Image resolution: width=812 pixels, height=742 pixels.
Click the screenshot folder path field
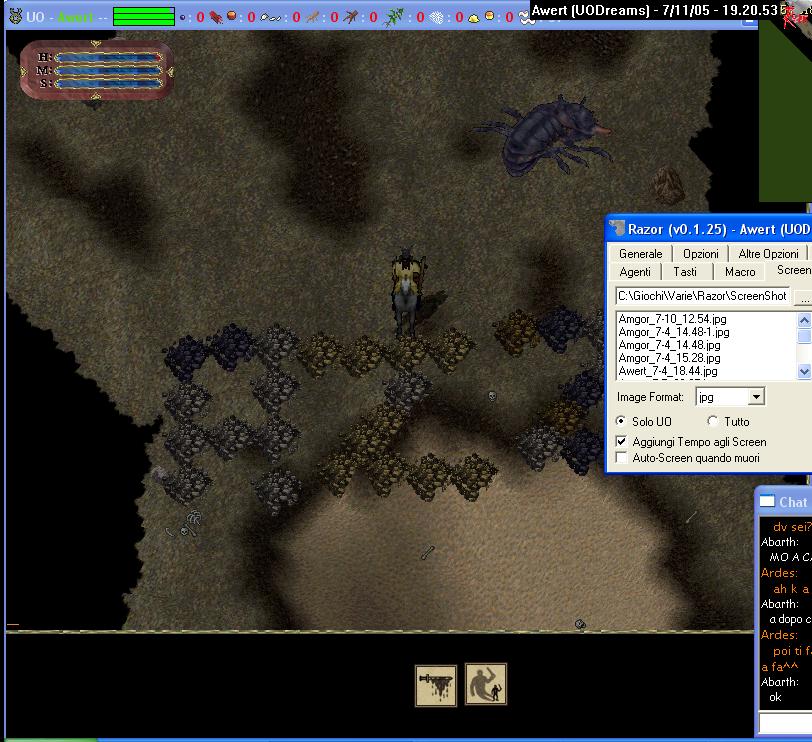702,296
